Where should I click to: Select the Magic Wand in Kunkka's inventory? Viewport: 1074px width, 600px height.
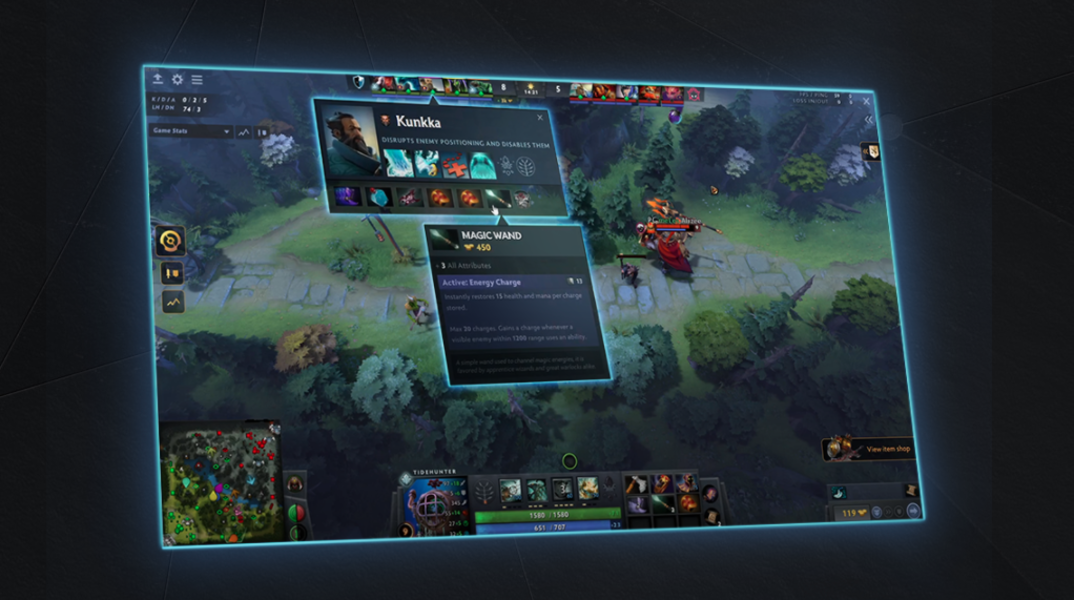(x=498, y=198)
